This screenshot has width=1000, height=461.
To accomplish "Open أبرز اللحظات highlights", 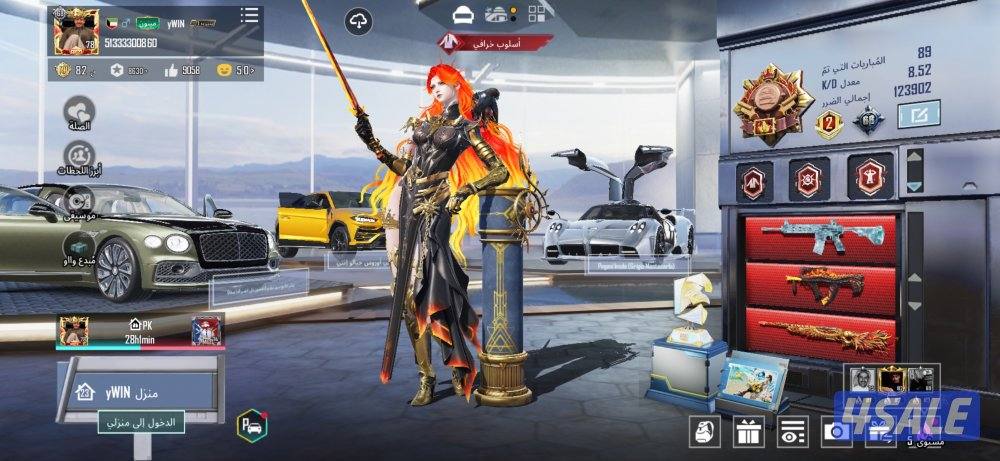I will (79, 157).
